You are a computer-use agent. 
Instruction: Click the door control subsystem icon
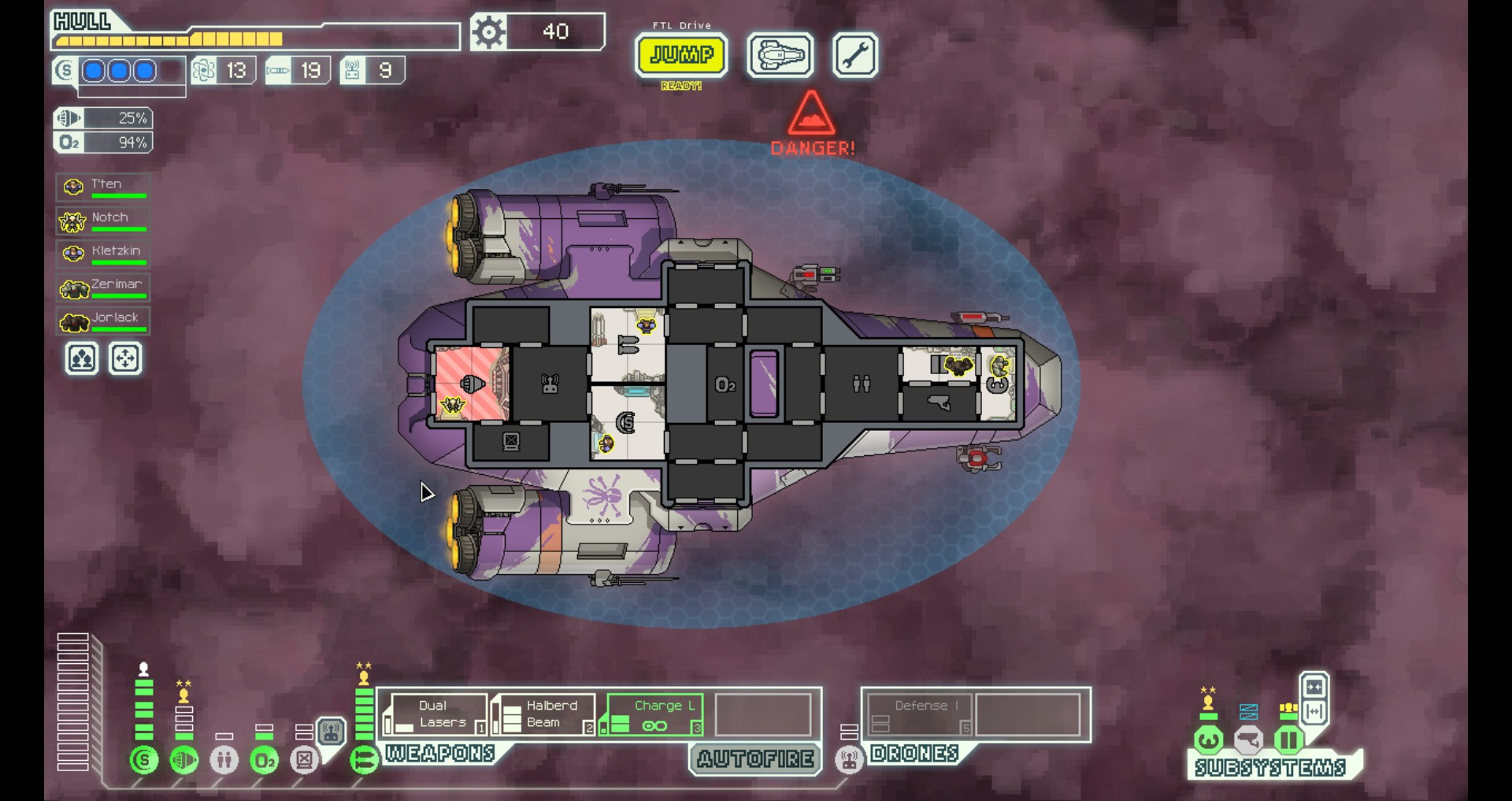pos(1288,740)
